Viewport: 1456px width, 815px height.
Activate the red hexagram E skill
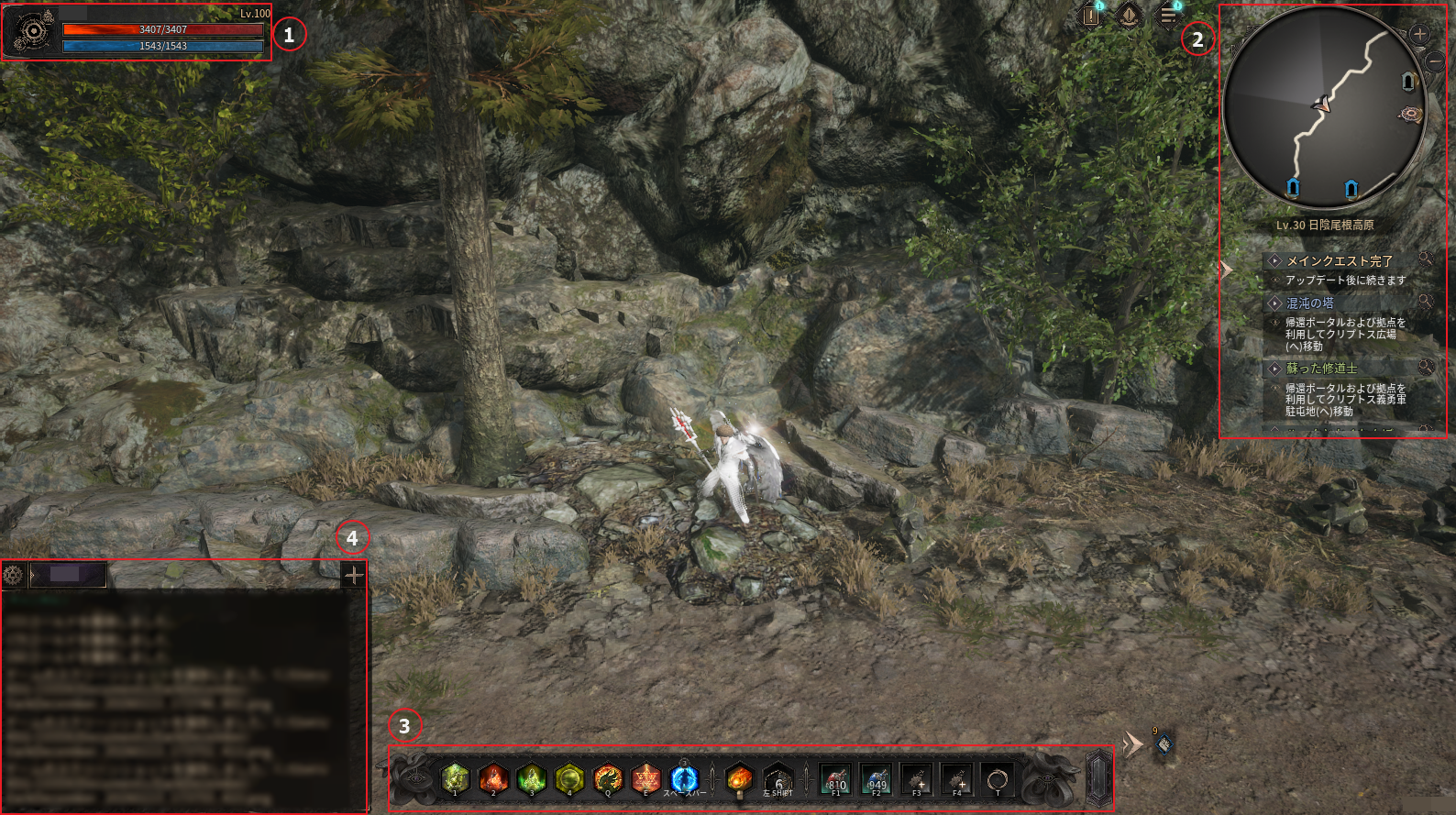tap(645, 778)
